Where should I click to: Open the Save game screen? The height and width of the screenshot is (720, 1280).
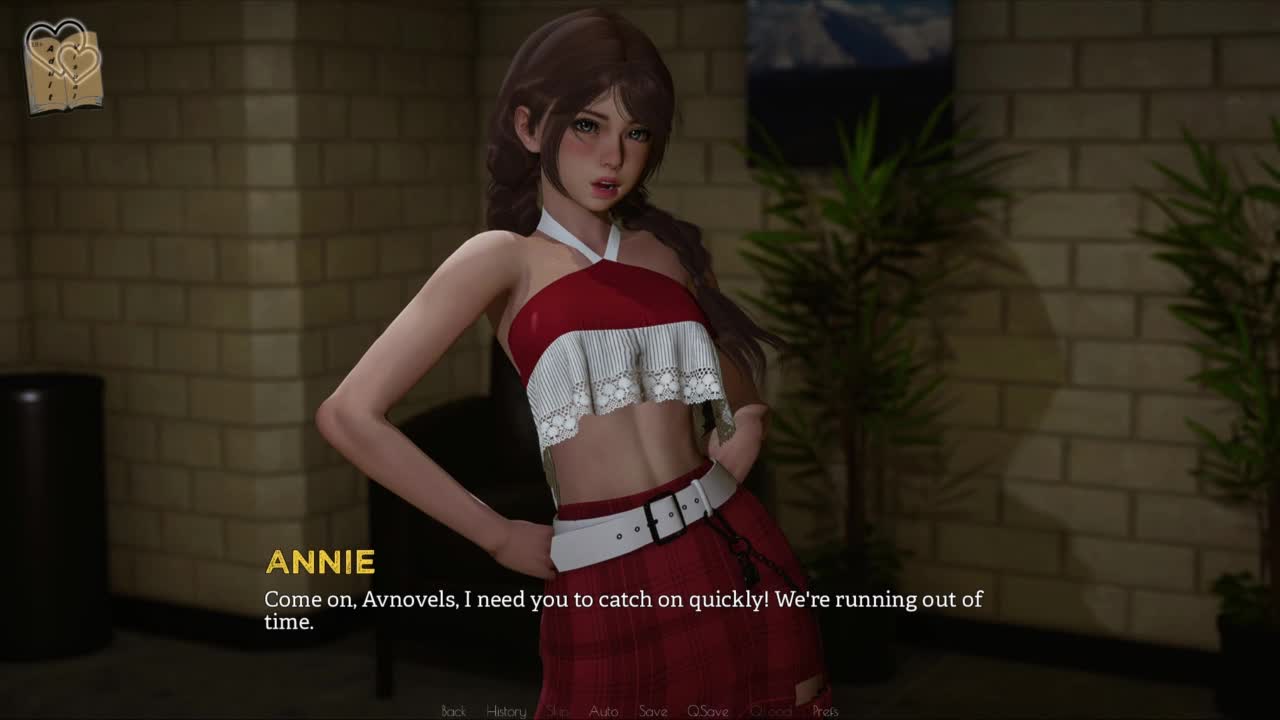click(x=653, y=711)
